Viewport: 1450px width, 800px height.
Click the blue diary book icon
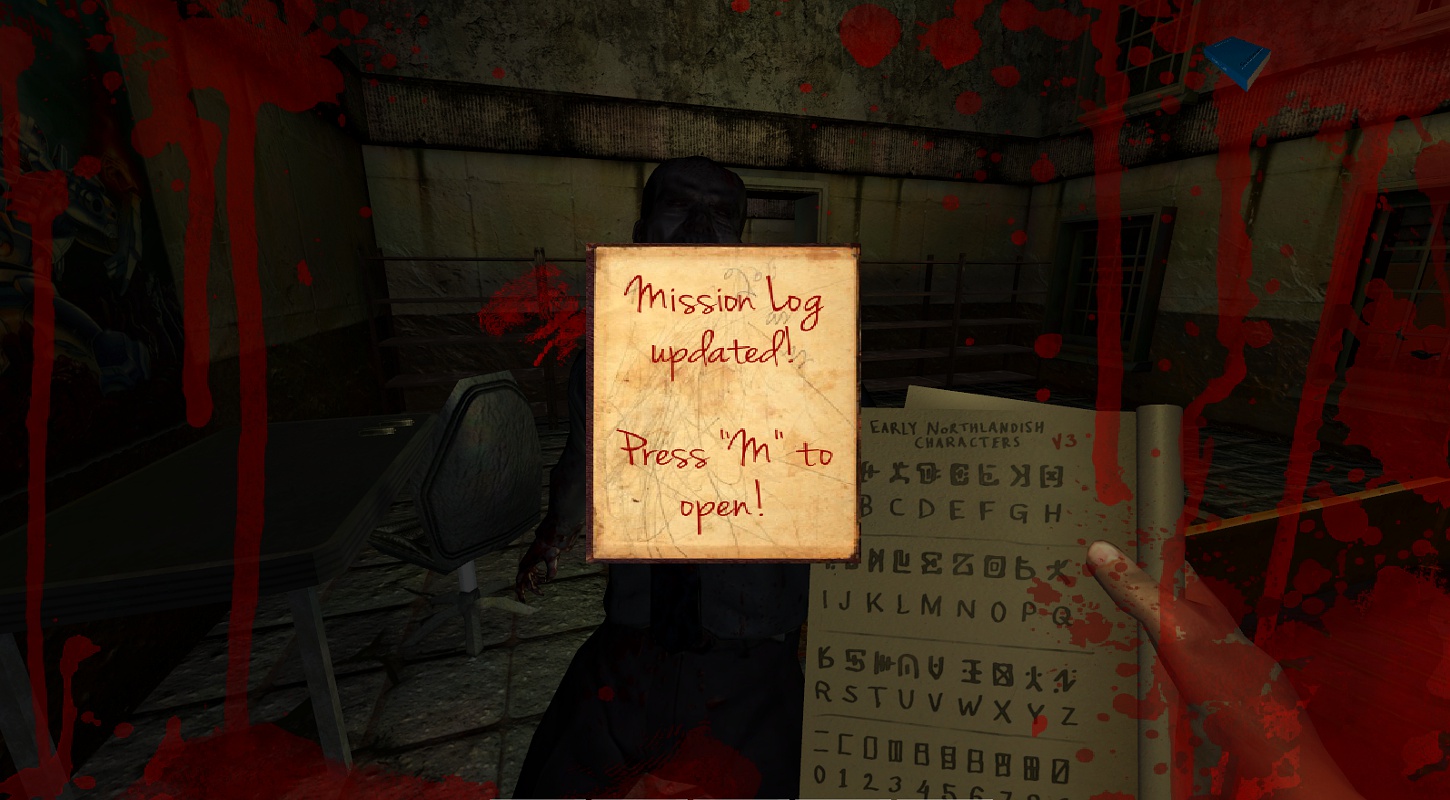coord(1235,62)
